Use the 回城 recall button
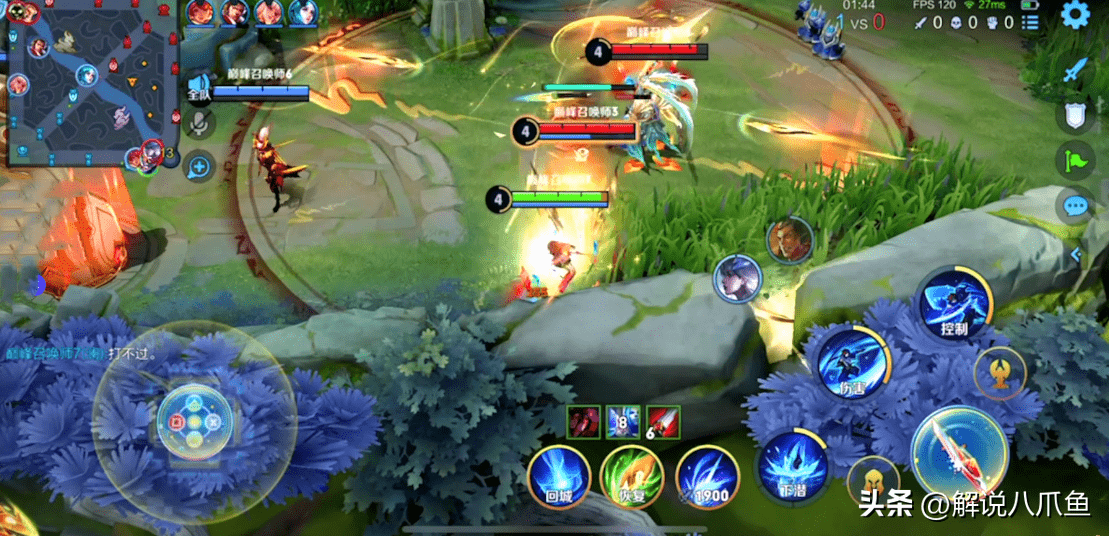The height and width of the screenshot is (536, 1109). [x=560, y=476]
